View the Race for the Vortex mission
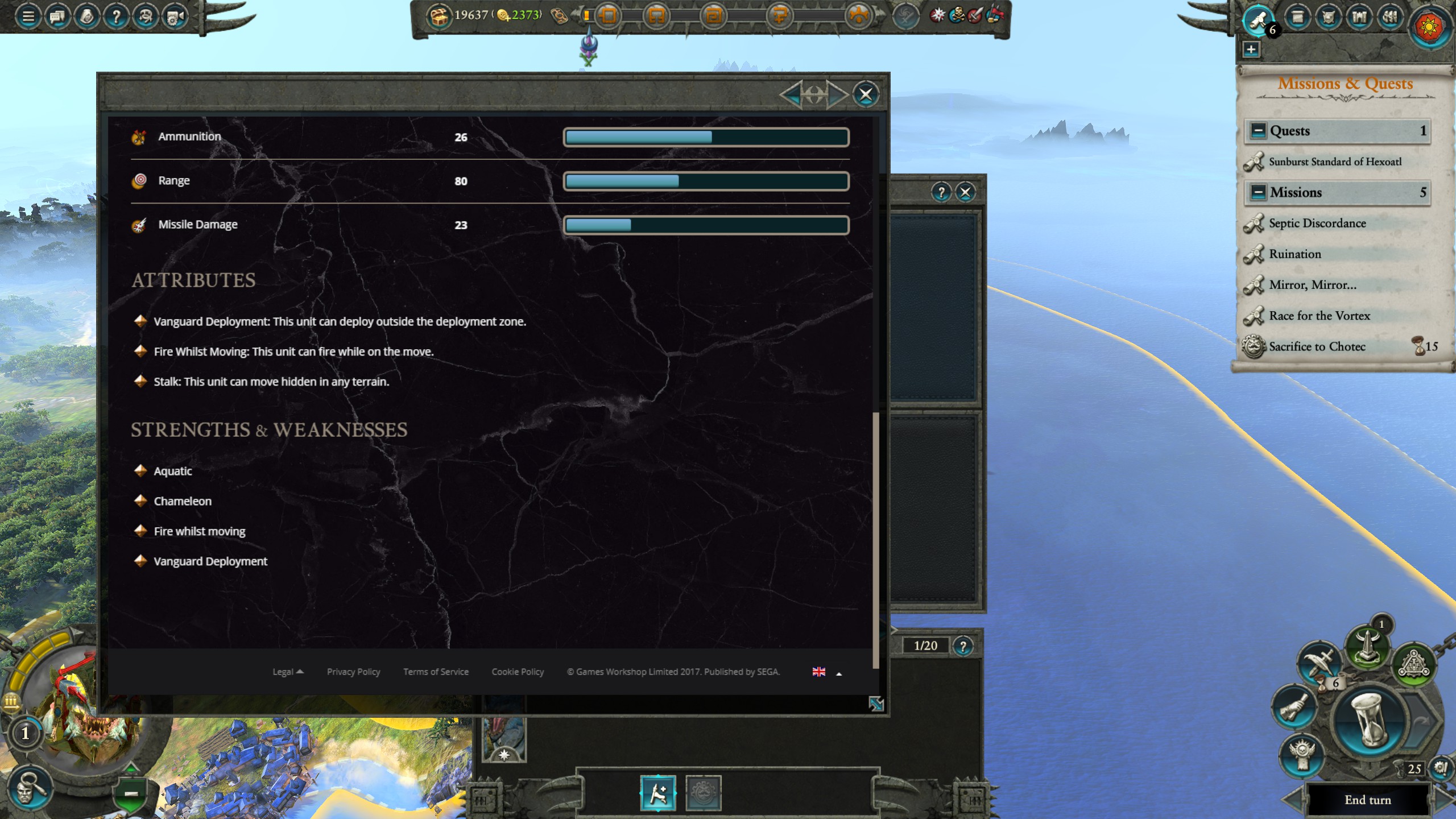 1319,316
